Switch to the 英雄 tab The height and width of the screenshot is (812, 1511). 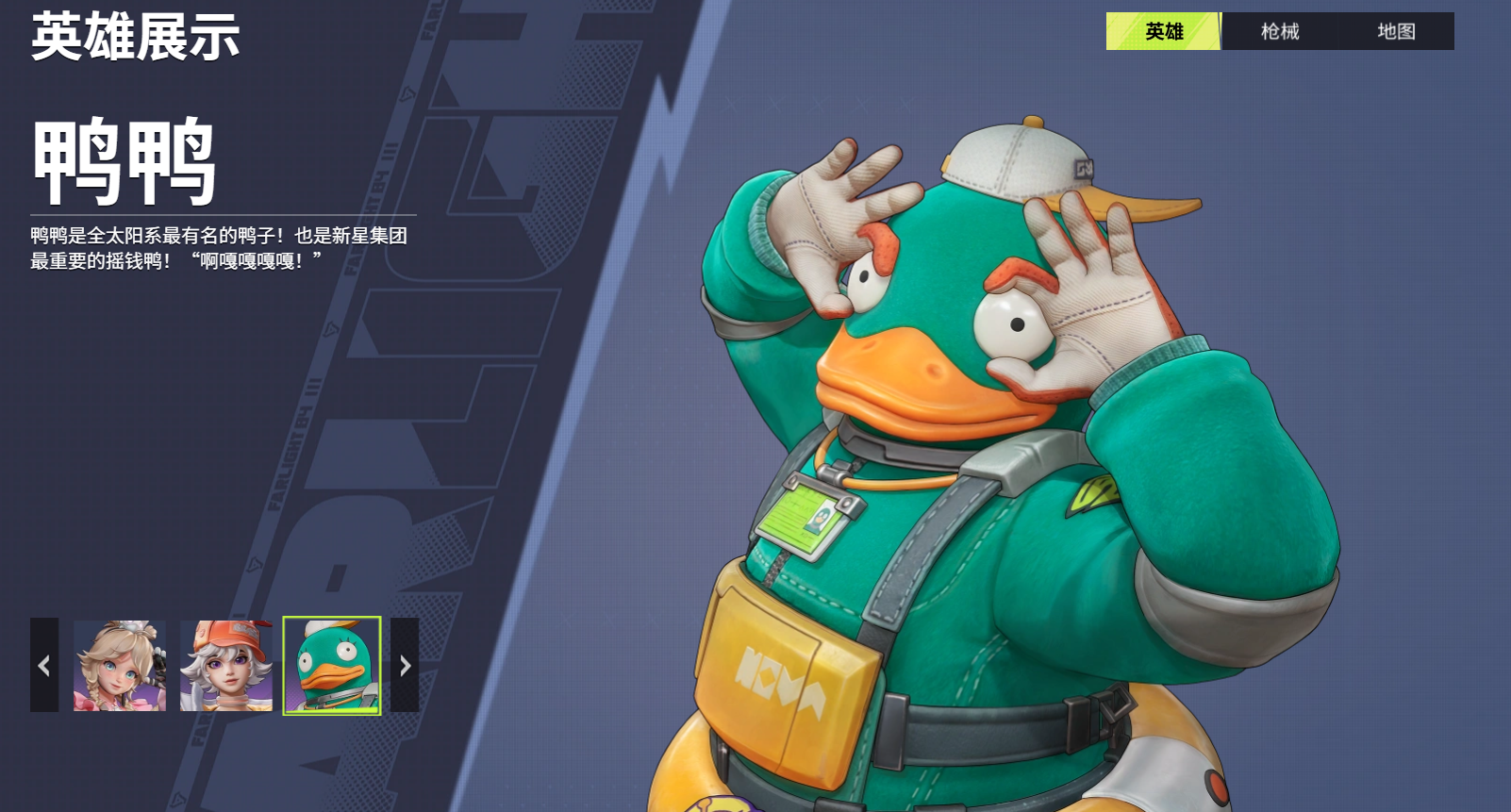coord(1163,31)
